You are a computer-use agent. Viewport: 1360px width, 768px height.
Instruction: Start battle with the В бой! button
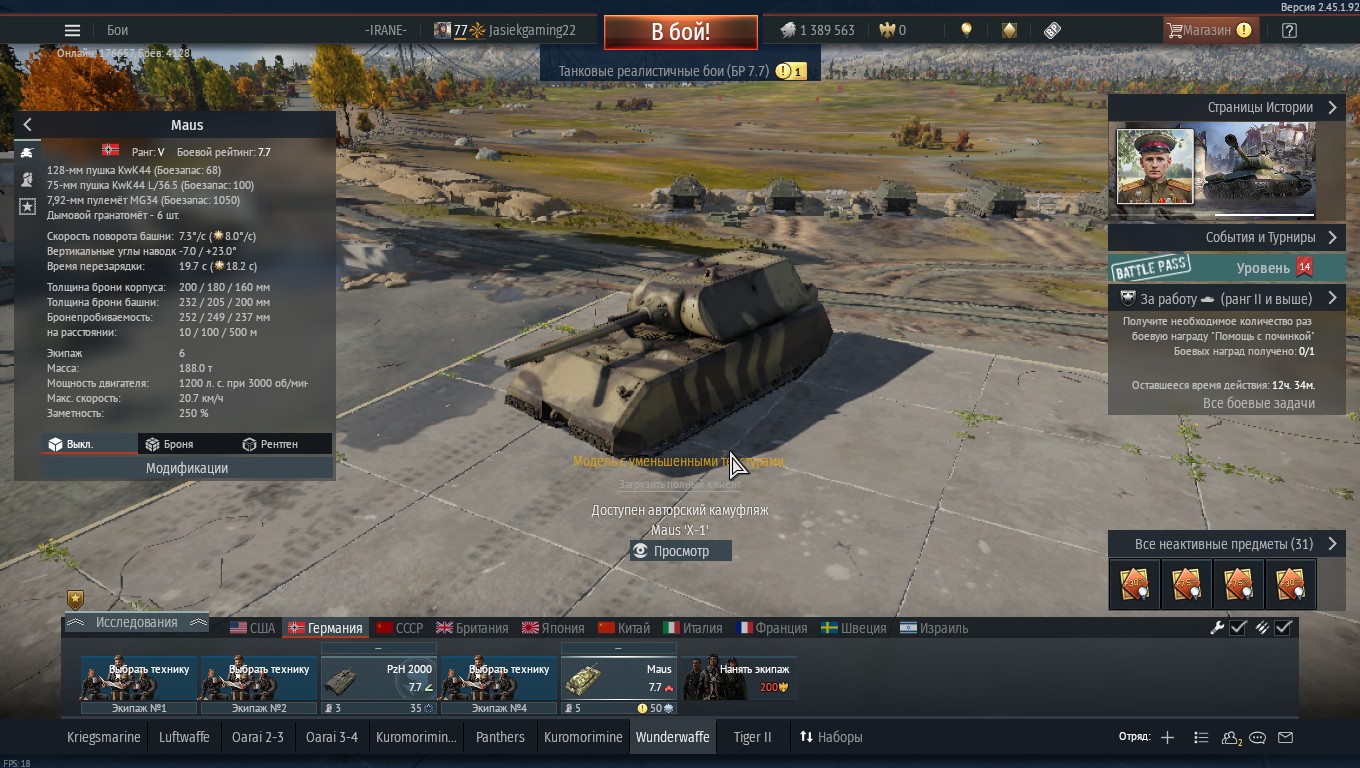[x=680, y=31]
